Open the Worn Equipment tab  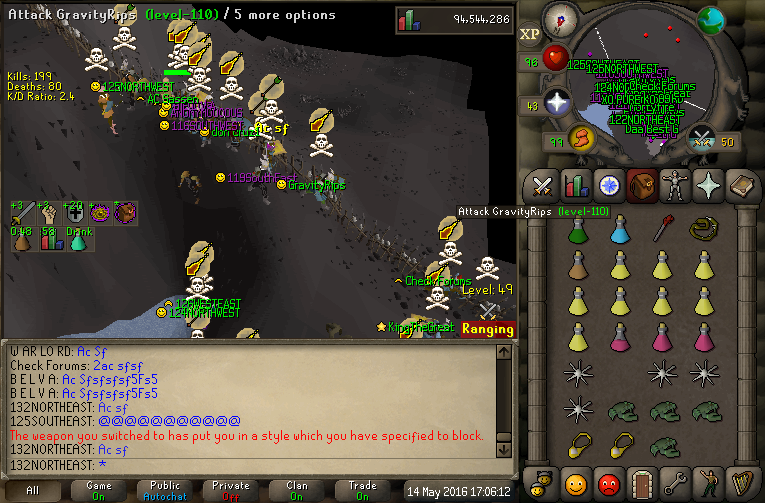click(x=674, y=186)
